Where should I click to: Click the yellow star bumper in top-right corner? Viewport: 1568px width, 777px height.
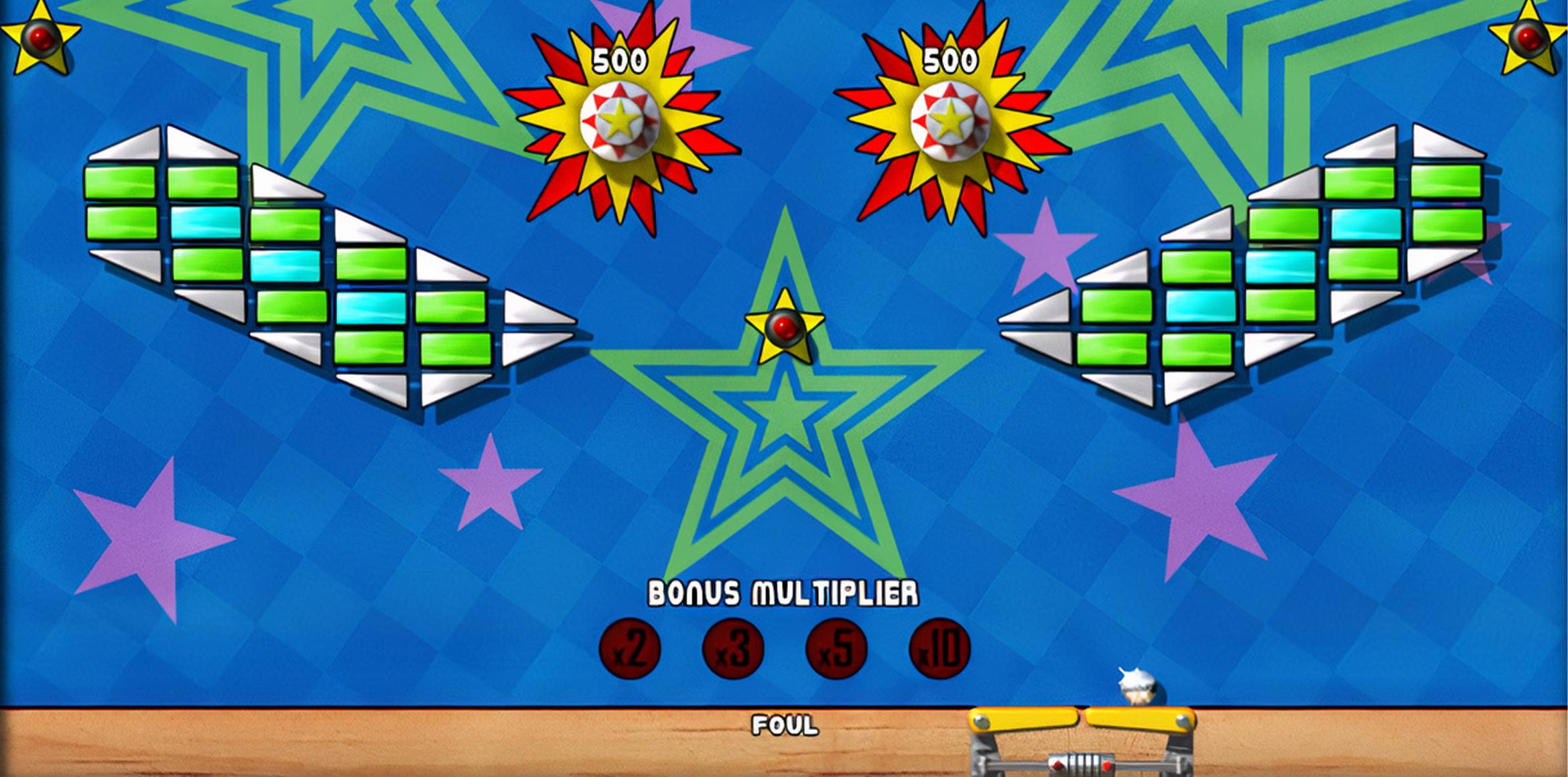pyautogui.click(x=1528, y=40)
